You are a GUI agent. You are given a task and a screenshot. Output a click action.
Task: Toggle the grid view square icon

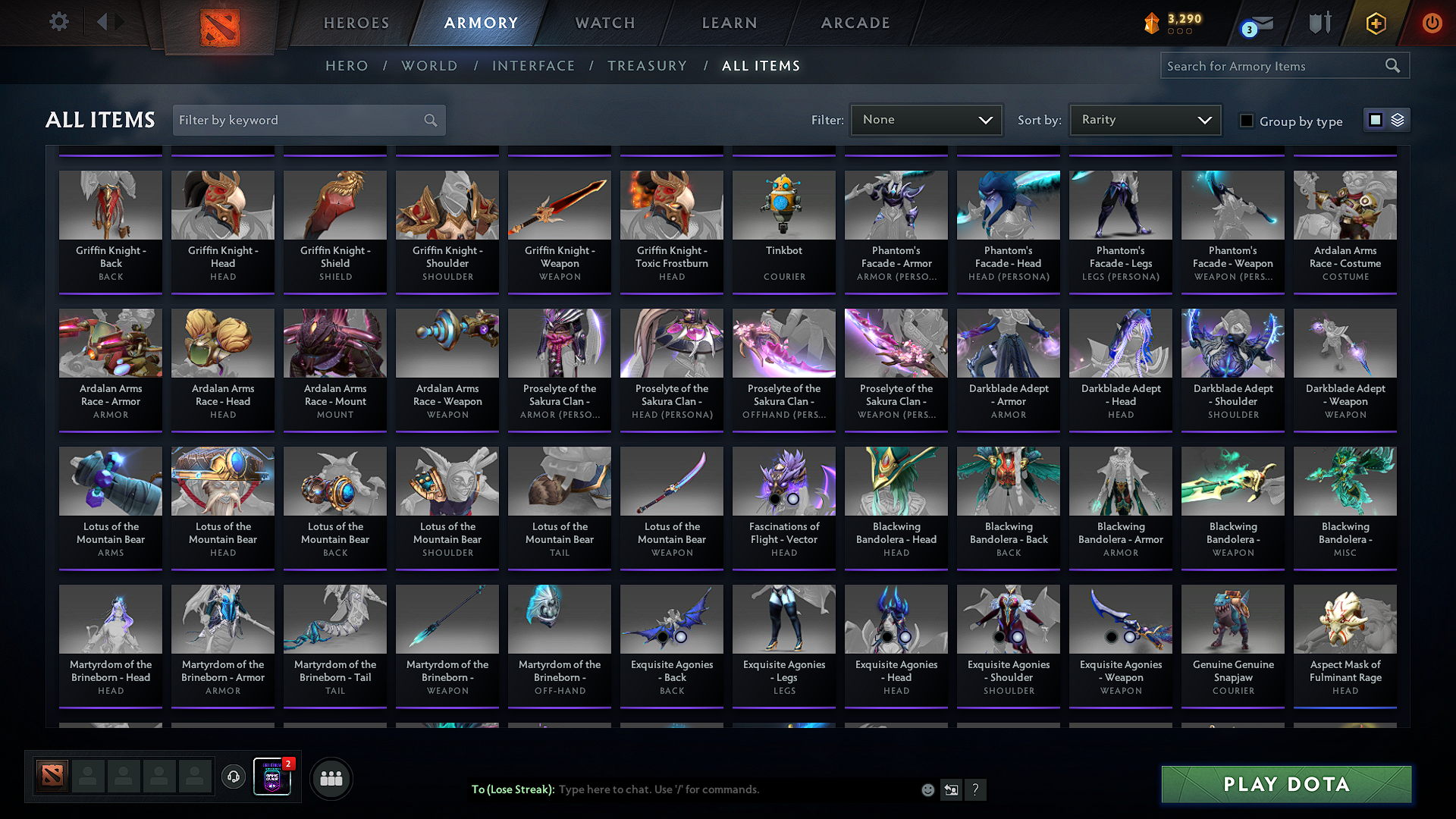[1376, 120]
